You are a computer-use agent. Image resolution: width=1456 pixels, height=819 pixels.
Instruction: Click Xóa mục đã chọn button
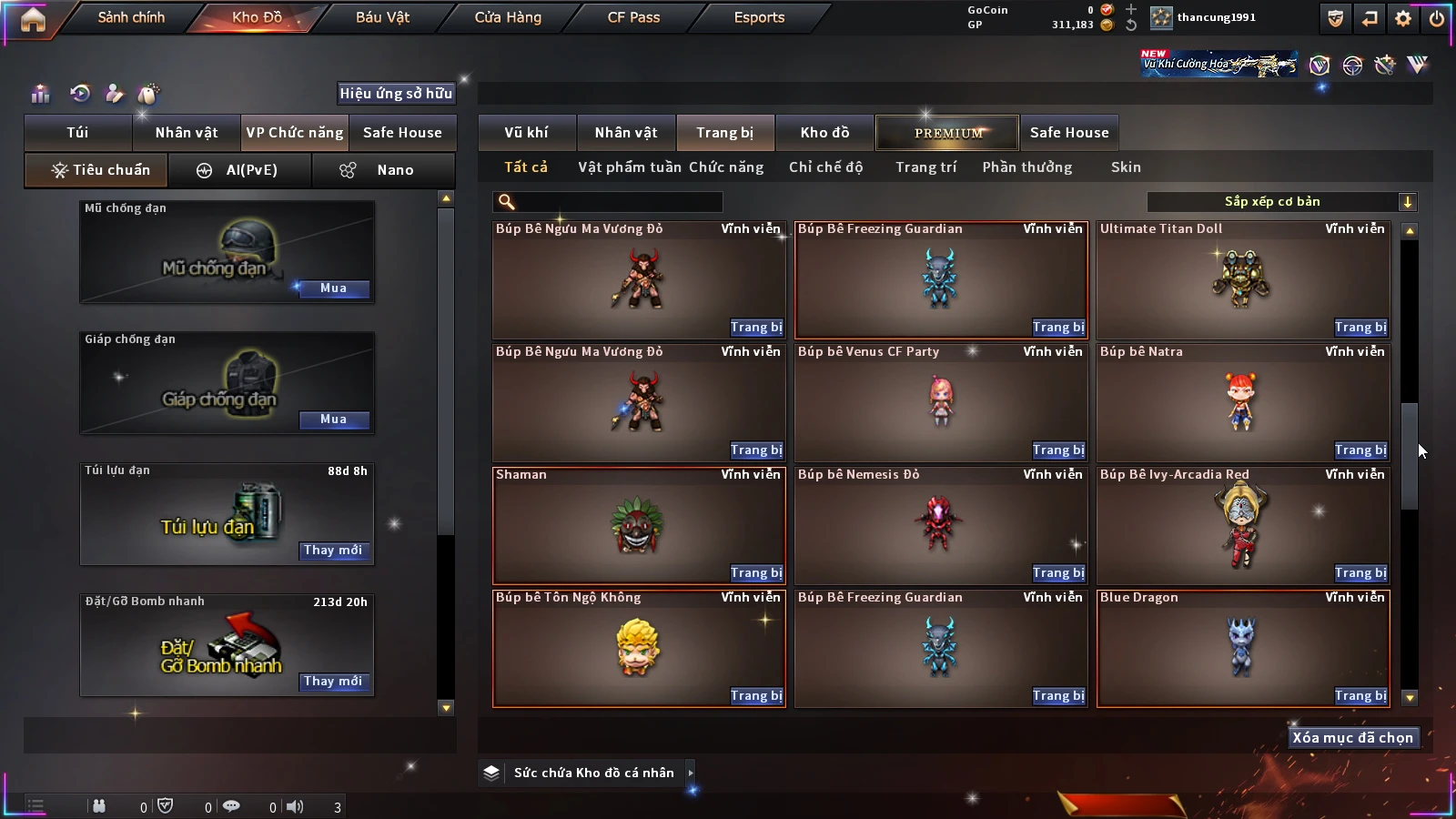[x=1352, y=738]
